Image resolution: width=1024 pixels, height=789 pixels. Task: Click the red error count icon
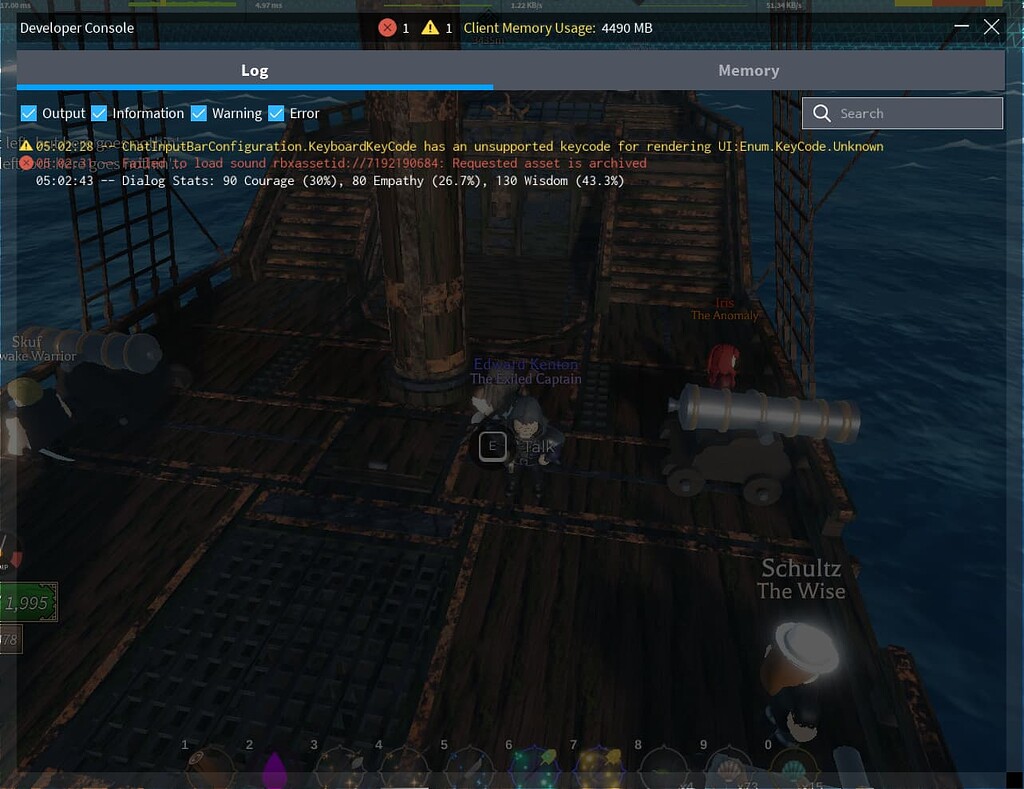tap(387, 28)
